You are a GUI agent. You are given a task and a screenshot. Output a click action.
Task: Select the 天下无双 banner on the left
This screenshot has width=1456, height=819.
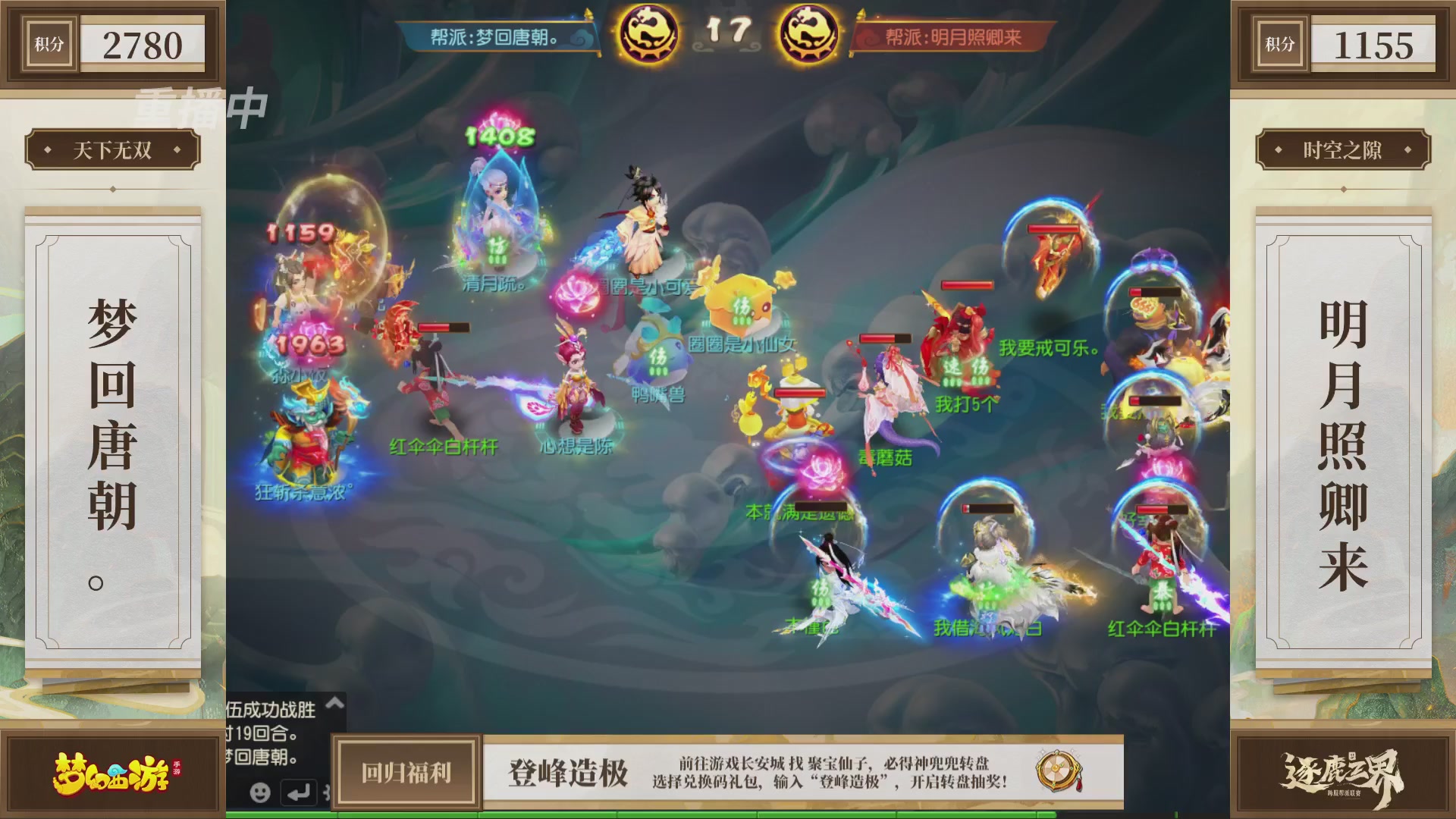pyautogui.click(x=110, y=149)
